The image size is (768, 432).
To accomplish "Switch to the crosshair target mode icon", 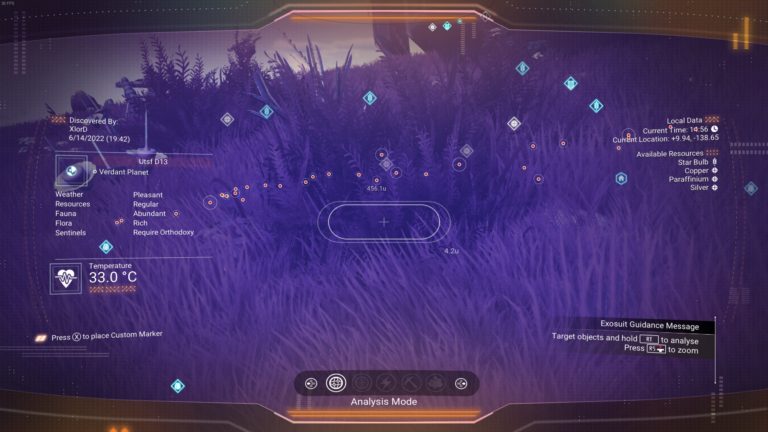I will 361,383.
